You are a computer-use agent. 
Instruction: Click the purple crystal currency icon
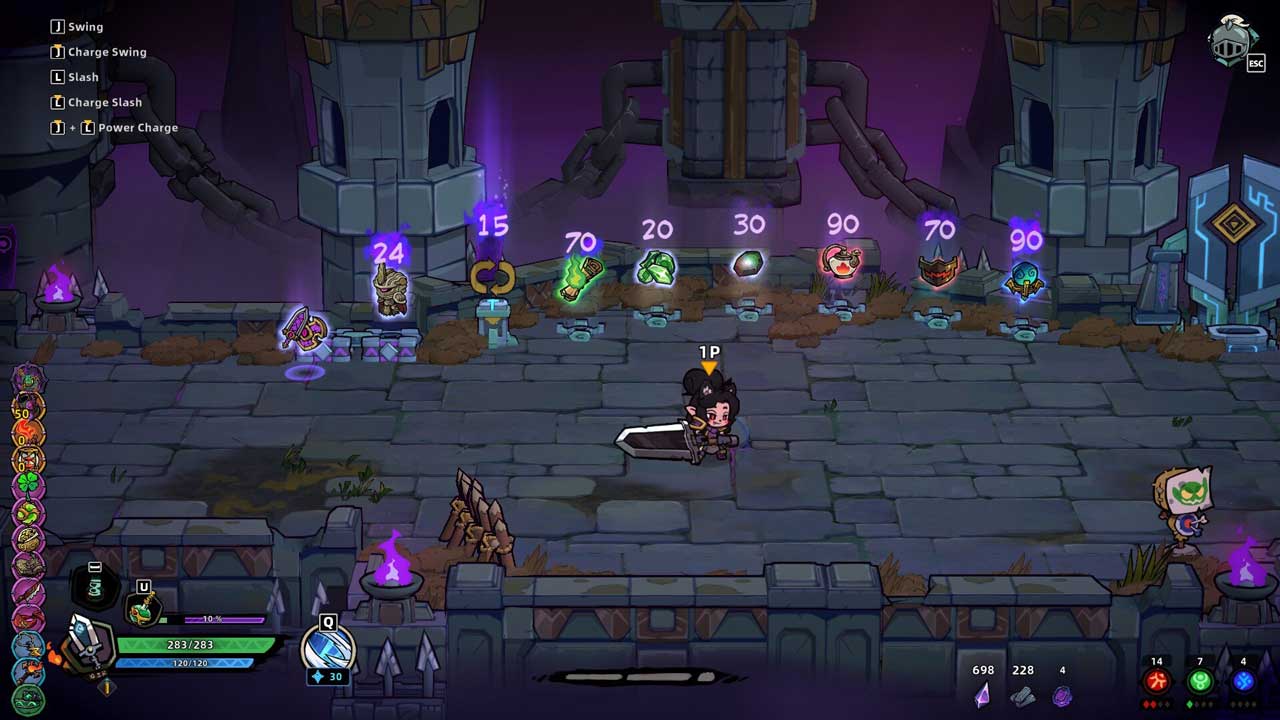982,694
